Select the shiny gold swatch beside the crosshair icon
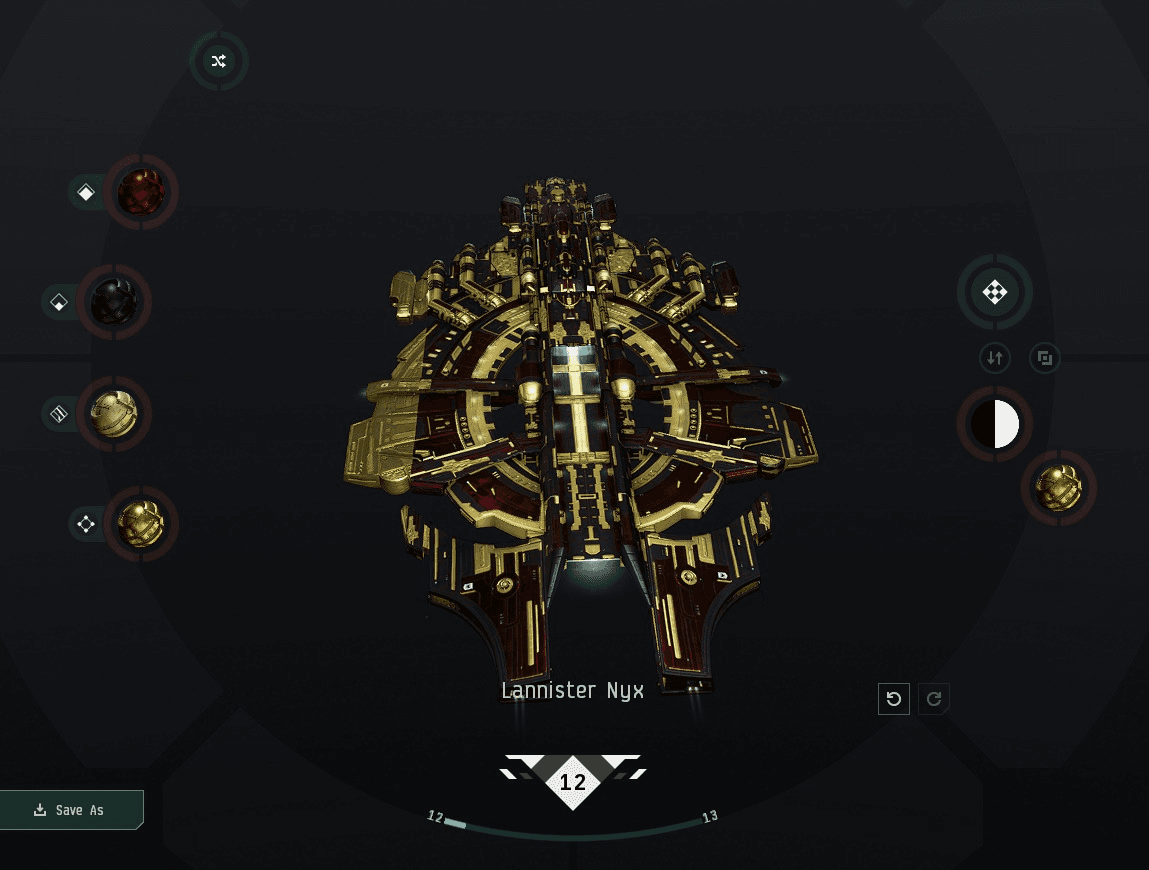1149x870 pixels. click(141, 523)
